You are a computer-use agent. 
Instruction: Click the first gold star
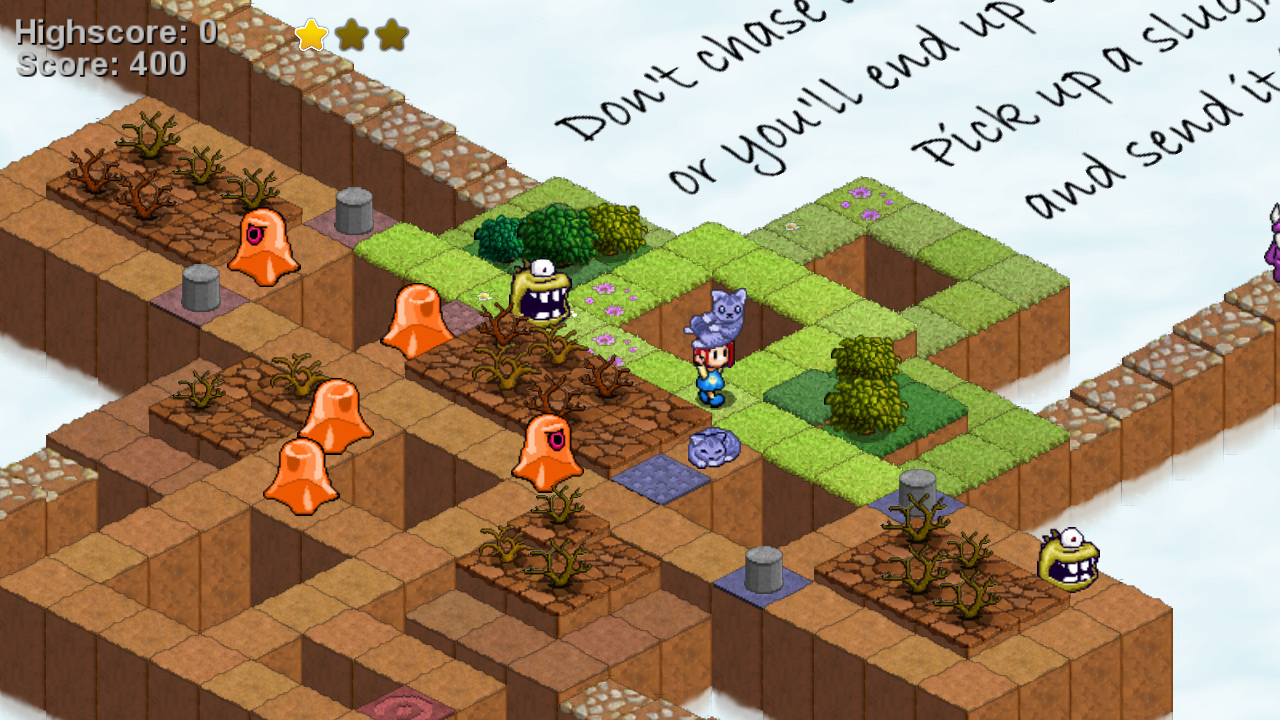[313, 35]
